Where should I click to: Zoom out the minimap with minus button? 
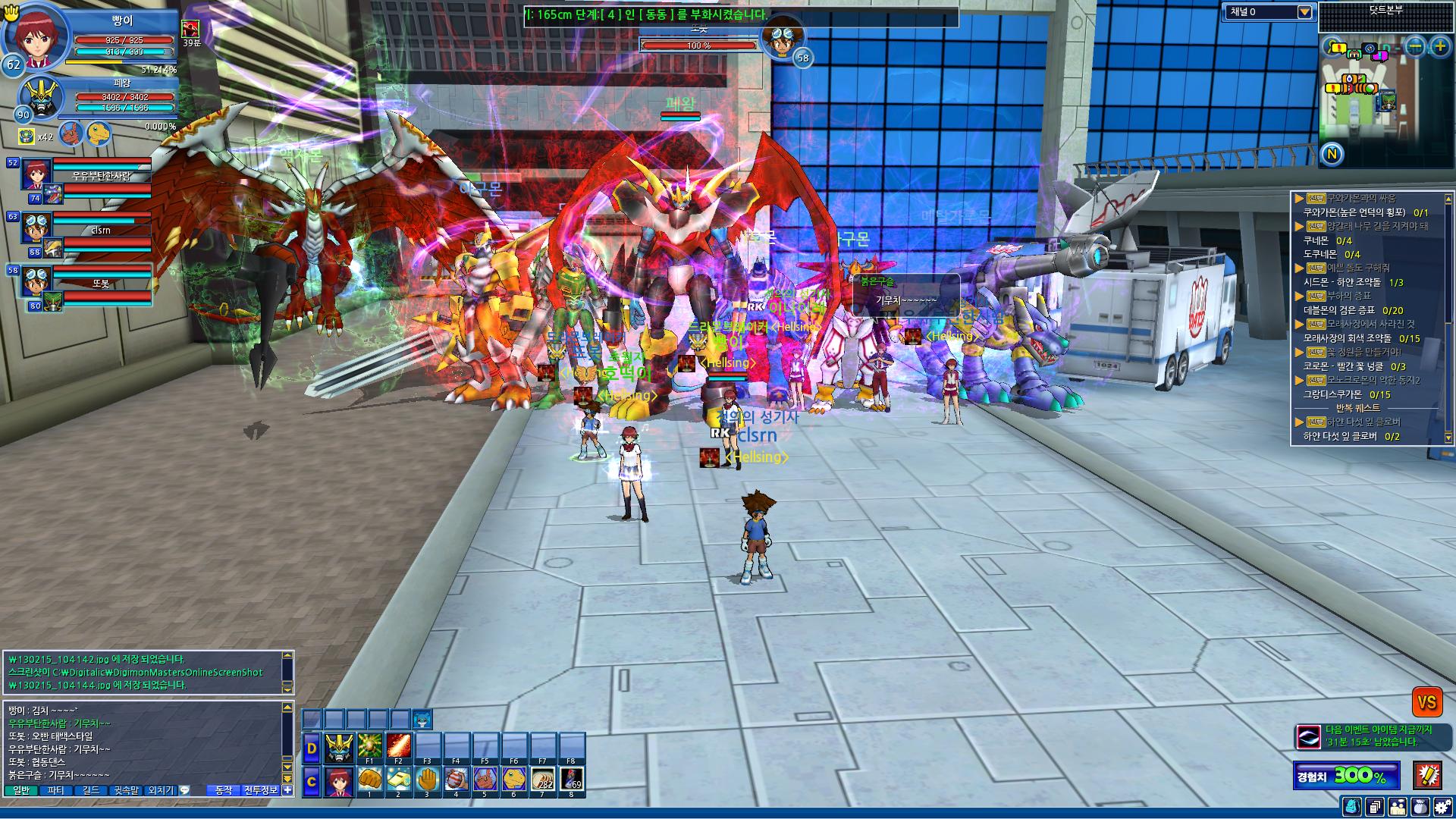[x=1415, y=47]
